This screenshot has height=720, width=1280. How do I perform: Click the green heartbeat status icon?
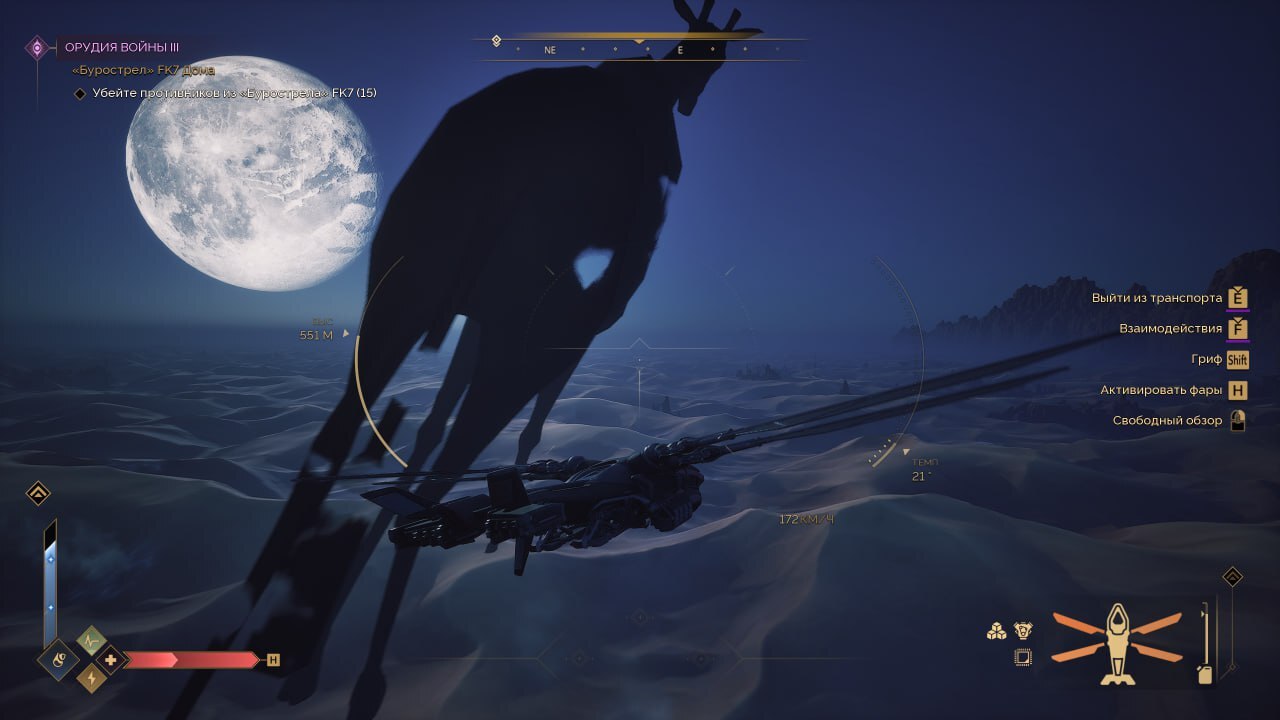coord(91,640)
